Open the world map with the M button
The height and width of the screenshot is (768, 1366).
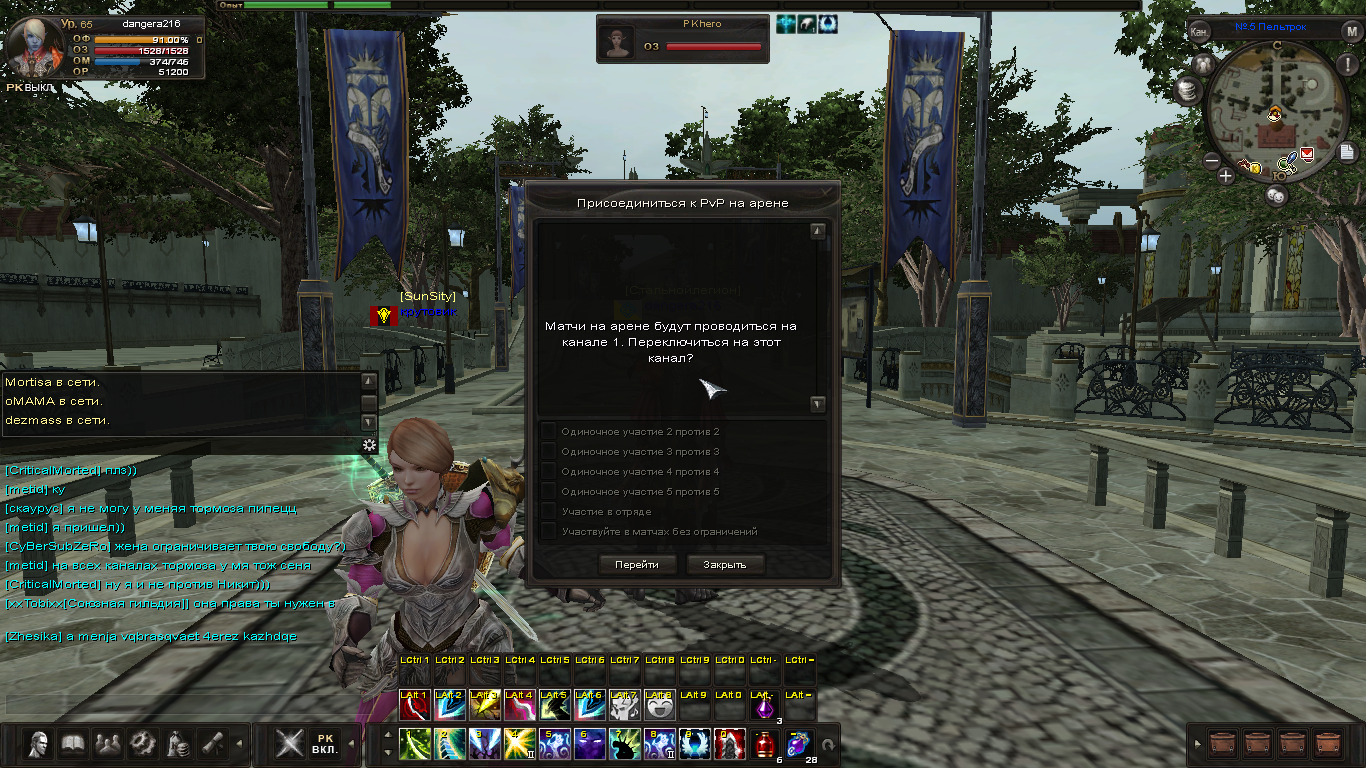[1350, 31]
